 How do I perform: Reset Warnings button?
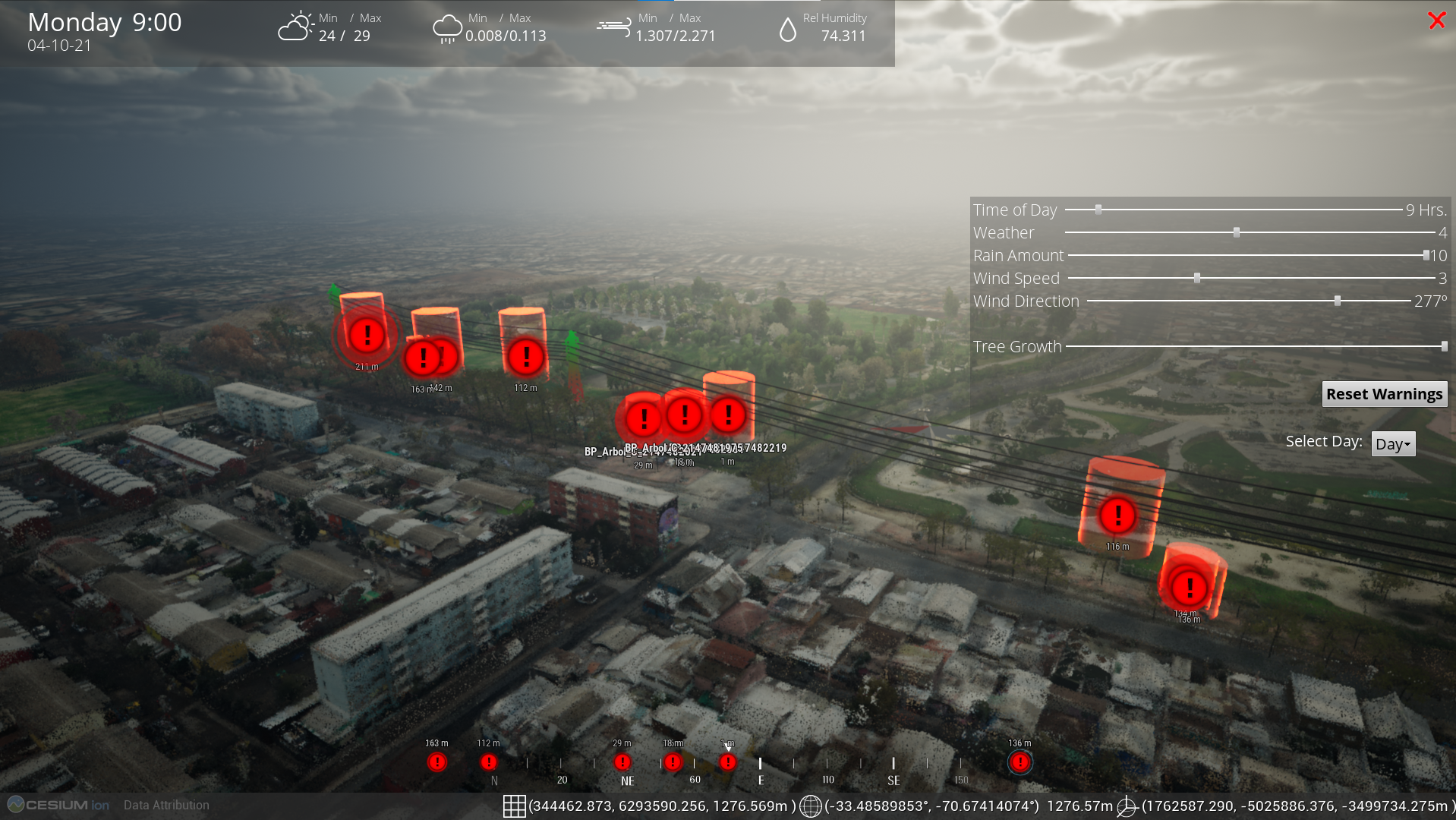[x=1384, y=394]
